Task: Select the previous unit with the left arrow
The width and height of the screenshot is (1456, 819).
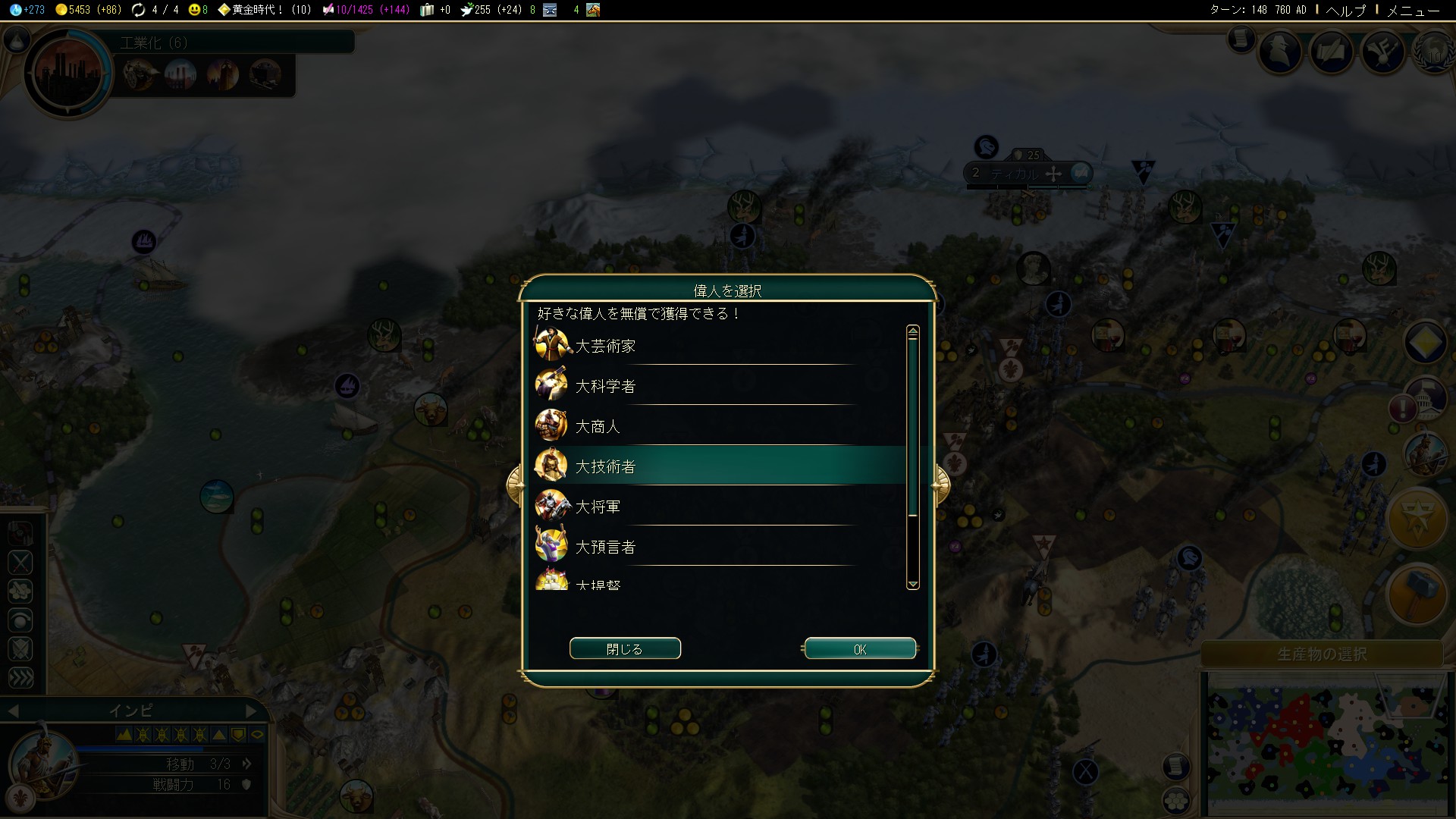Action: click(x=13, y=711)
